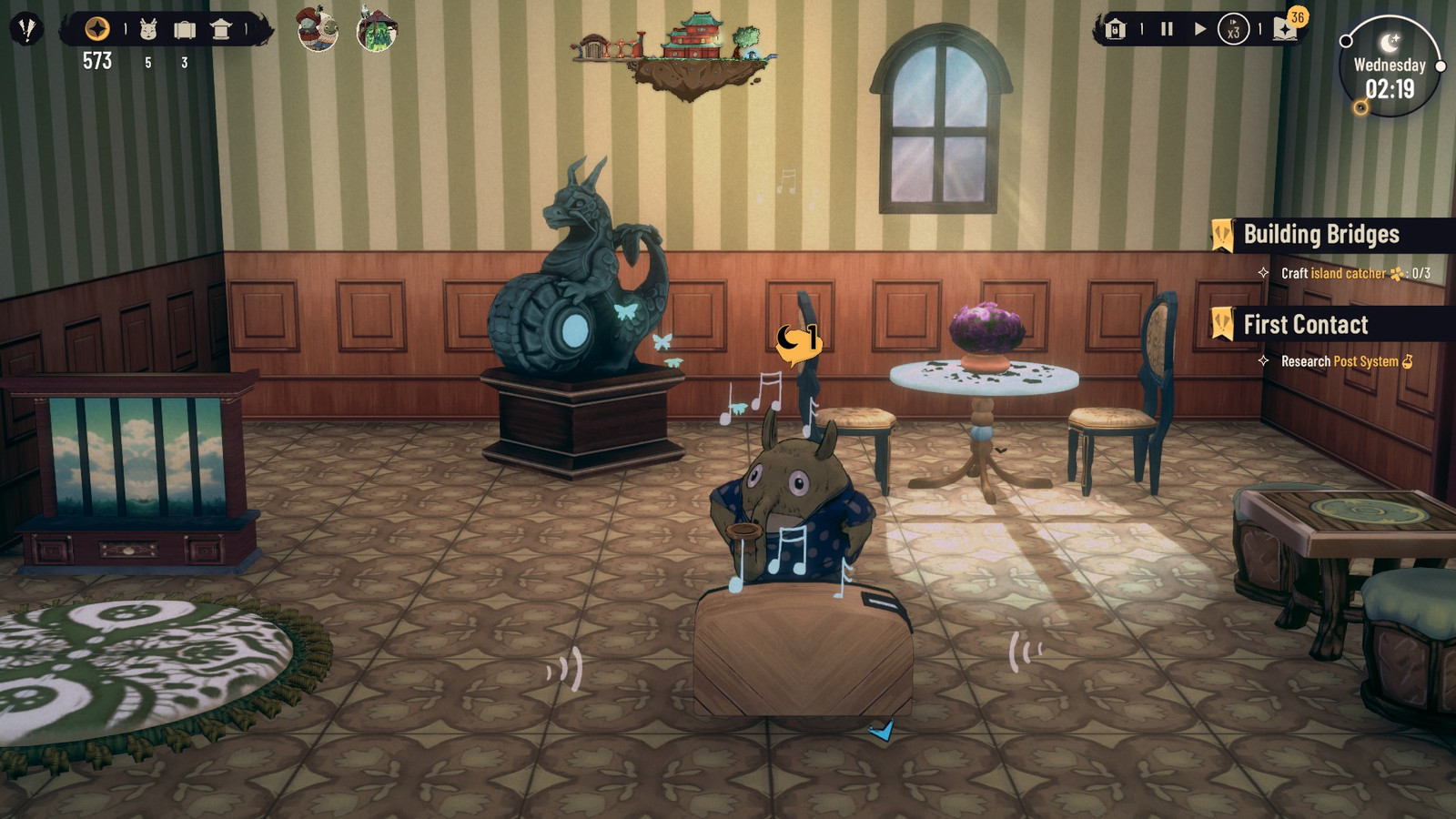Resume time with the play button
The width and height of the screenshot is (1456, 819).
tap(1200, 28)
